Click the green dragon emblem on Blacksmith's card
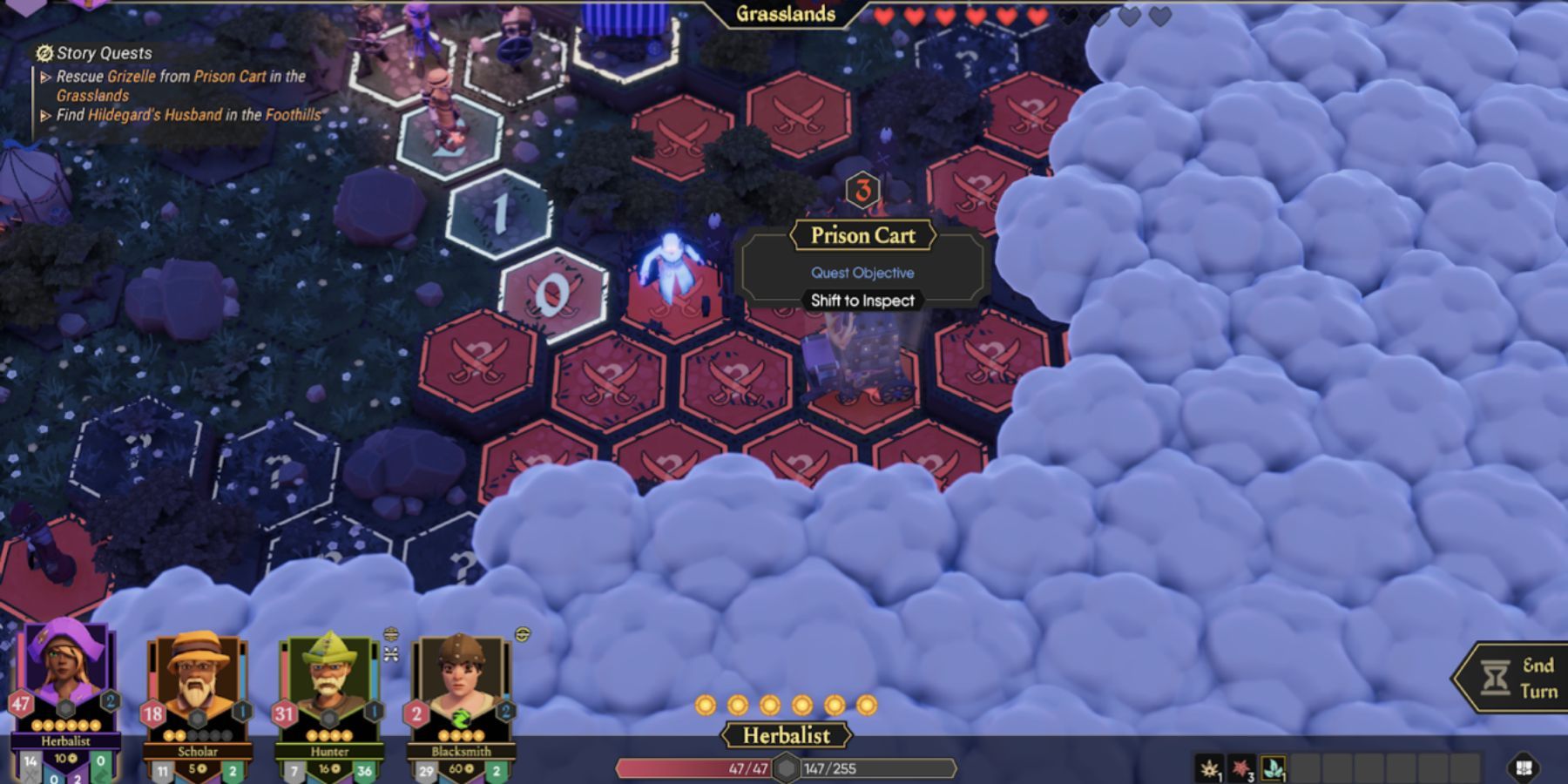The width and height of the screenshot is (1568, 784). [459, 718]
